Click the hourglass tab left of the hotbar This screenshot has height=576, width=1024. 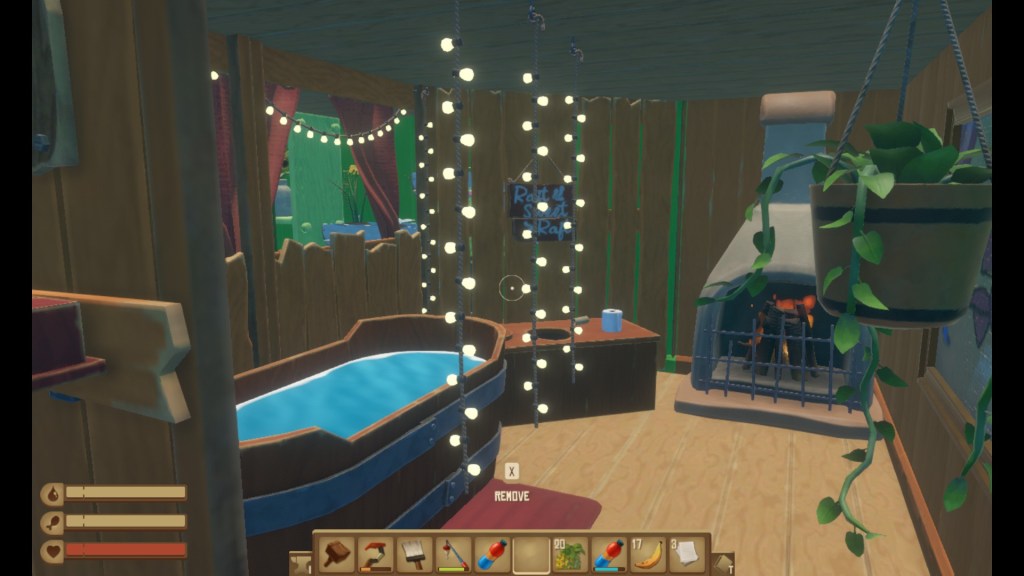pyautogui.click(x=300, y=564)
